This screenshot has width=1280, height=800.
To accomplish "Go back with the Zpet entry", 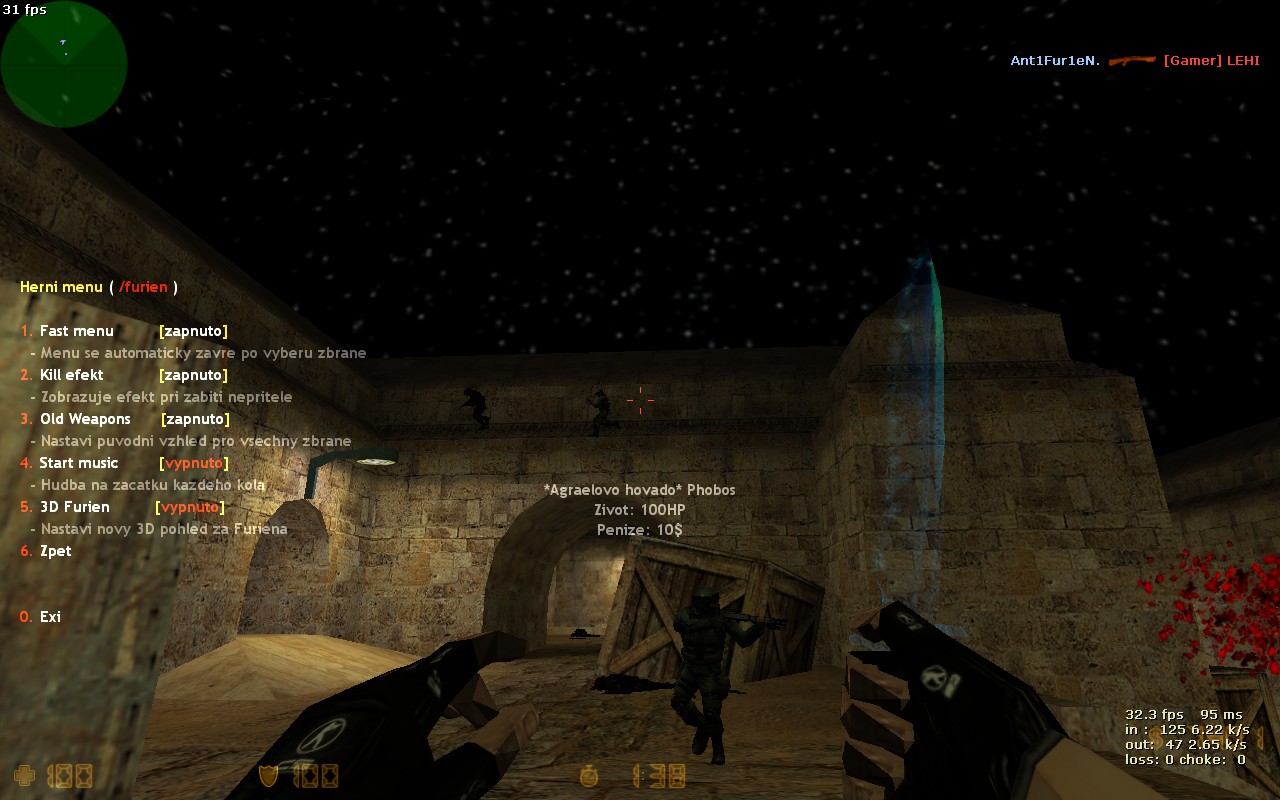I will (x=55, y=551).
